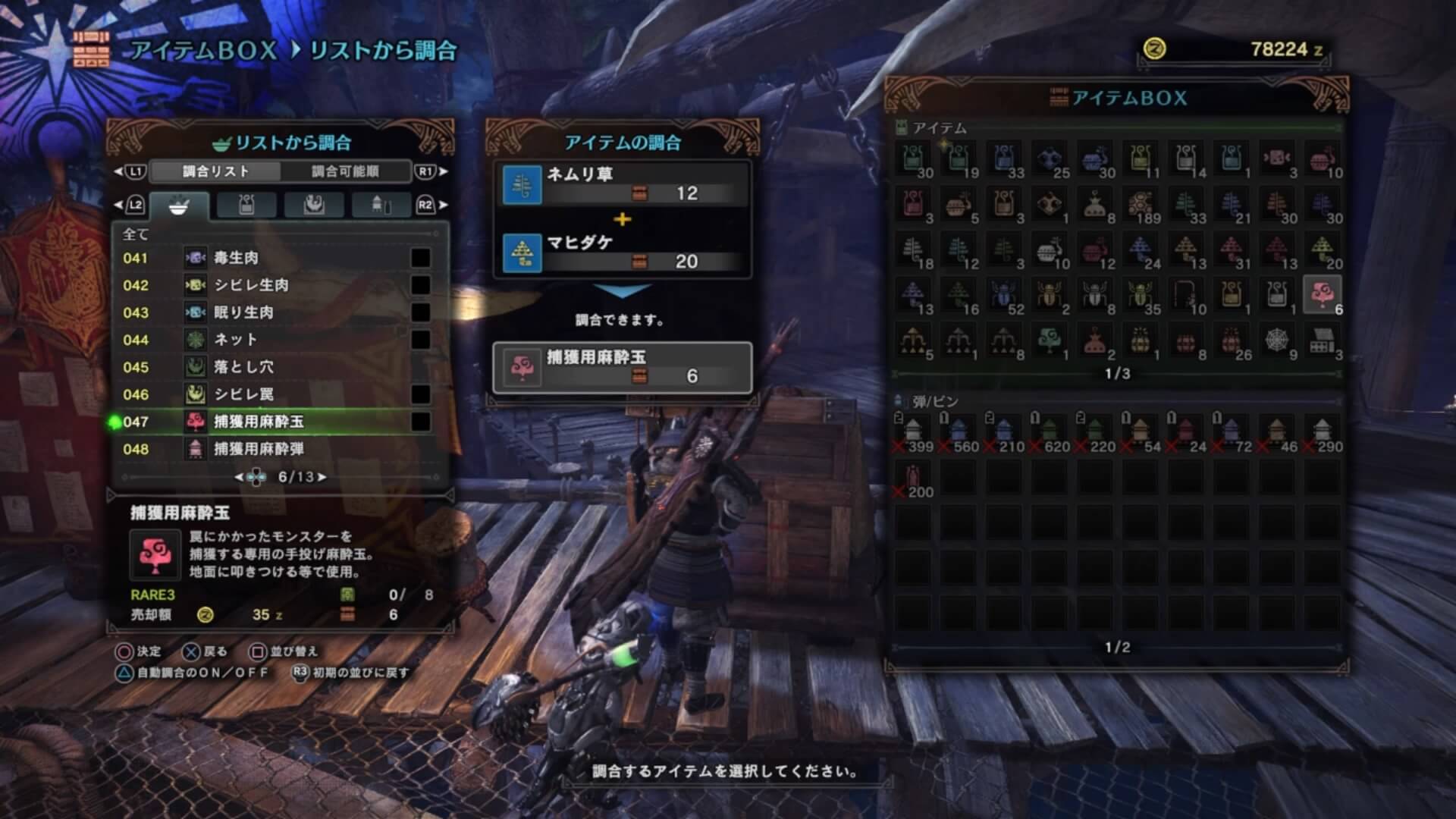The height and width of the screenshot is (819, 1456).
Task: Select the spider web item with count 9
Action: (x=1277, y=341)
